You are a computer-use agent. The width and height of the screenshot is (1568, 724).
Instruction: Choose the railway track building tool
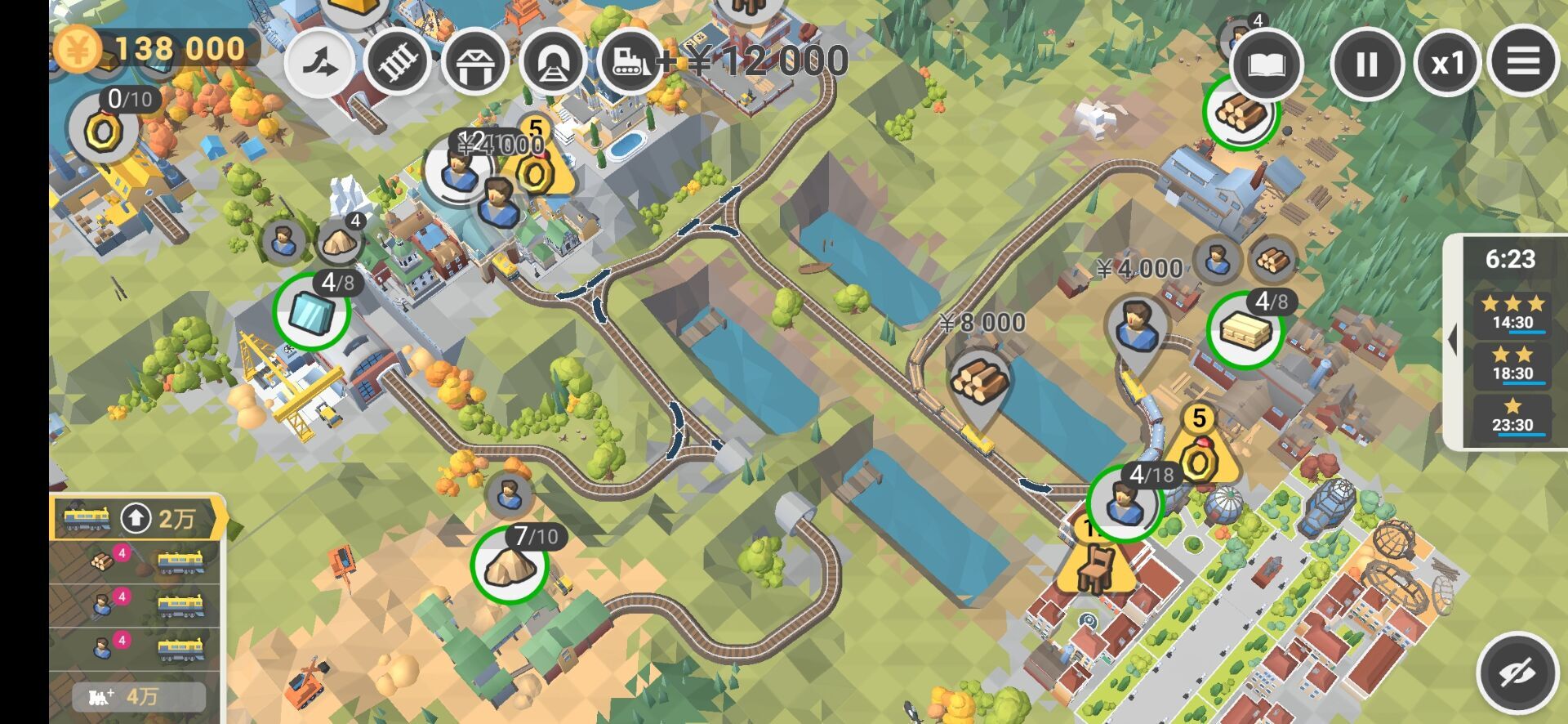coord(398,63)
